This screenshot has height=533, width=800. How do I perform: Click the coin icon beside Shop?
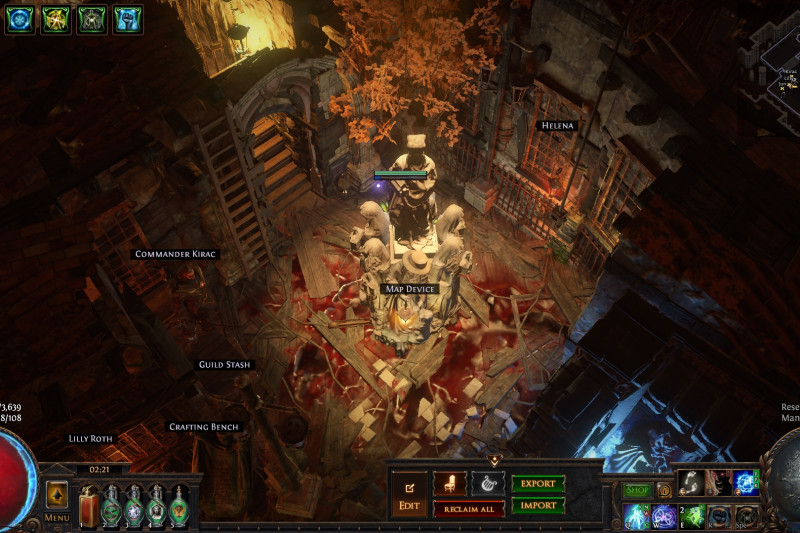click(664, 491)
